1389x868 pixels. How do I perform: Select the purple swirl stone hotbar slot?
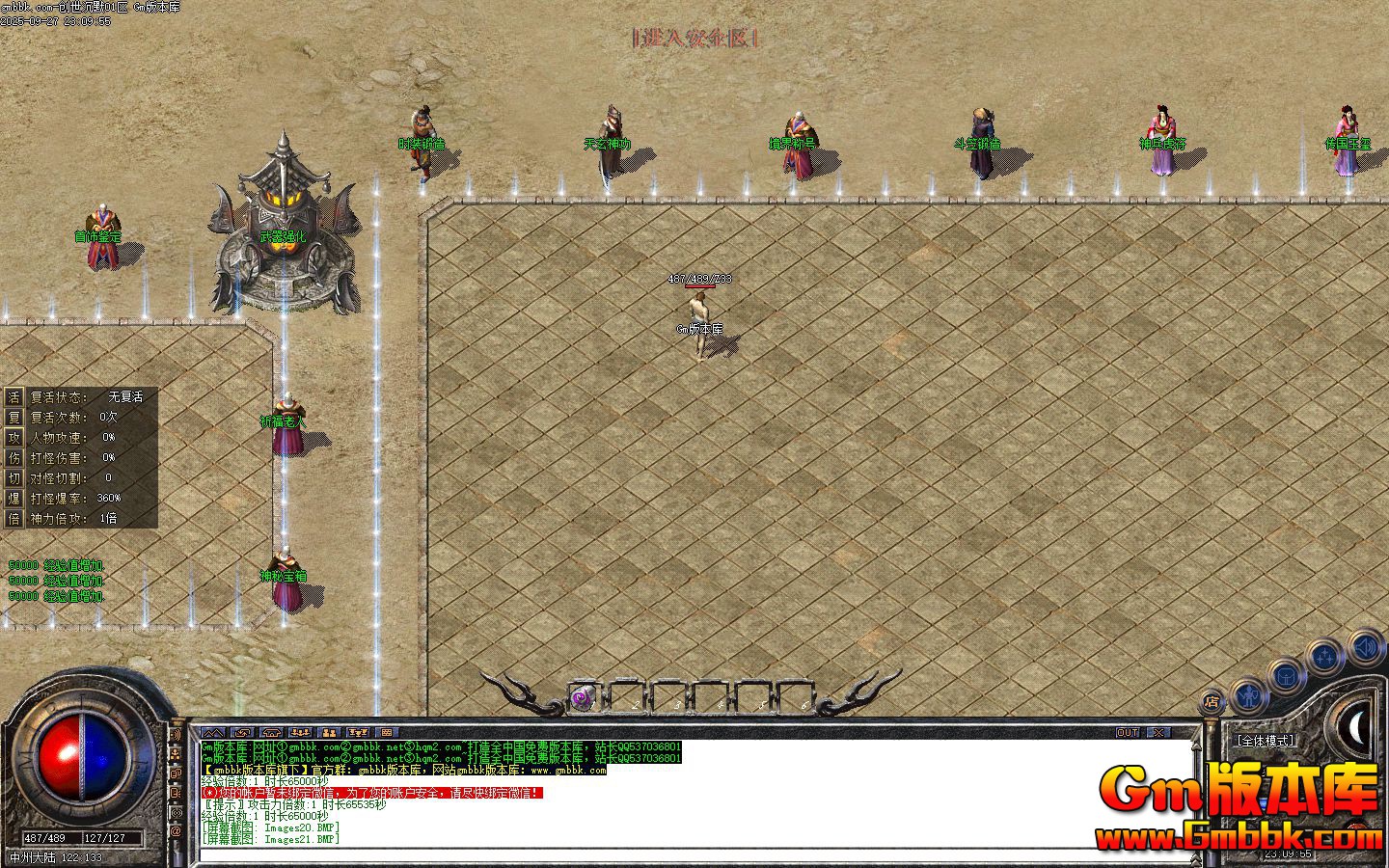[582, 698]
